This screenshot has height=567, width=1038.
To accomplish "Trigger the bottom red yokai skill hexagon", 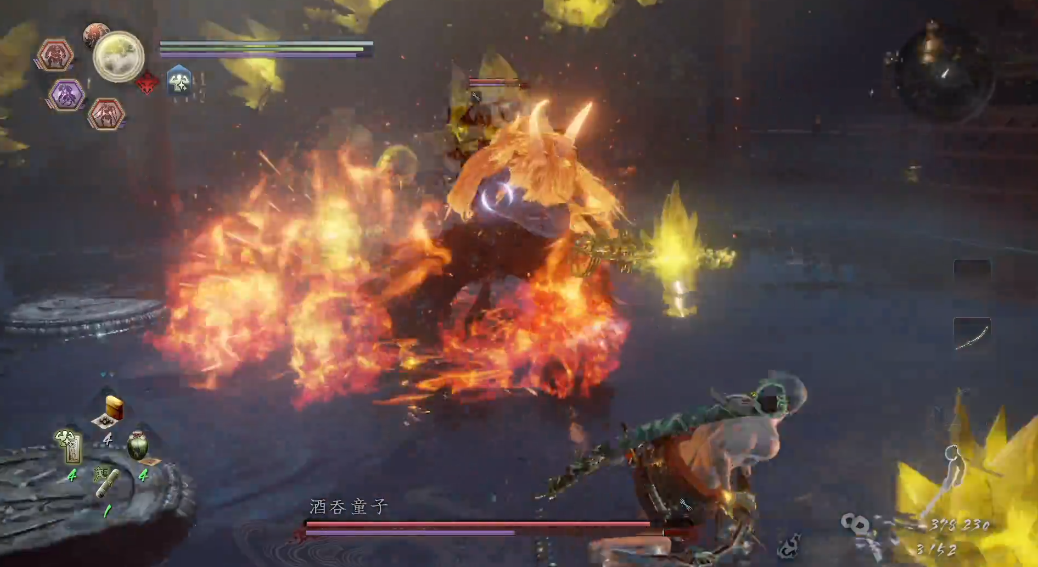I will point(106,113).
